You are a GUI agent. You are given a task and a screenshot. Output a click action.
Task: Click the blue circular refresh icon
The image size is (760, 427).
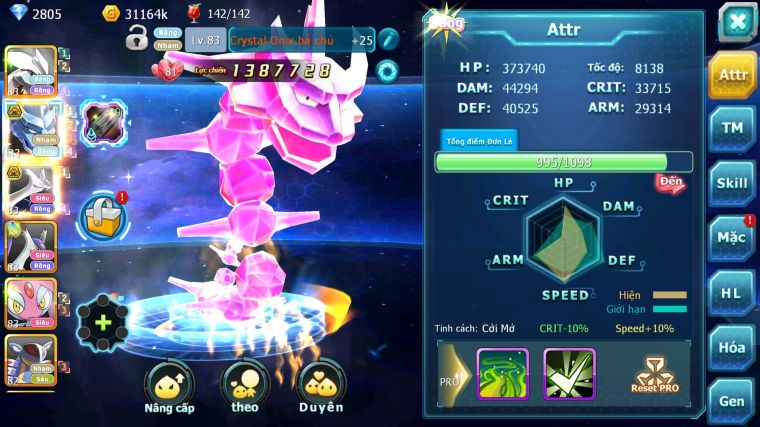tap(387, 70)
